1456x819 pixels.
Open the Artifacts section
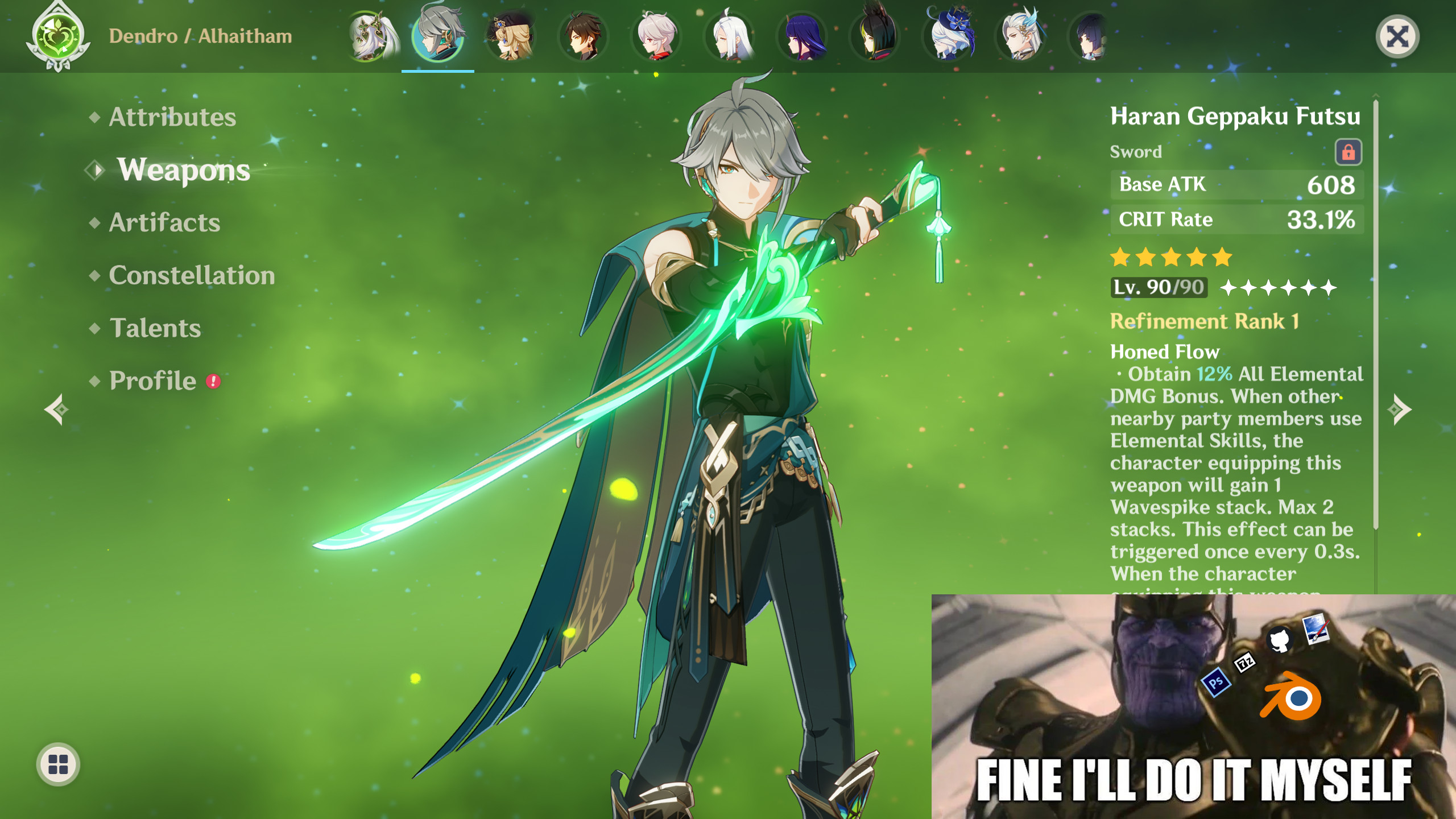(163, 223)
